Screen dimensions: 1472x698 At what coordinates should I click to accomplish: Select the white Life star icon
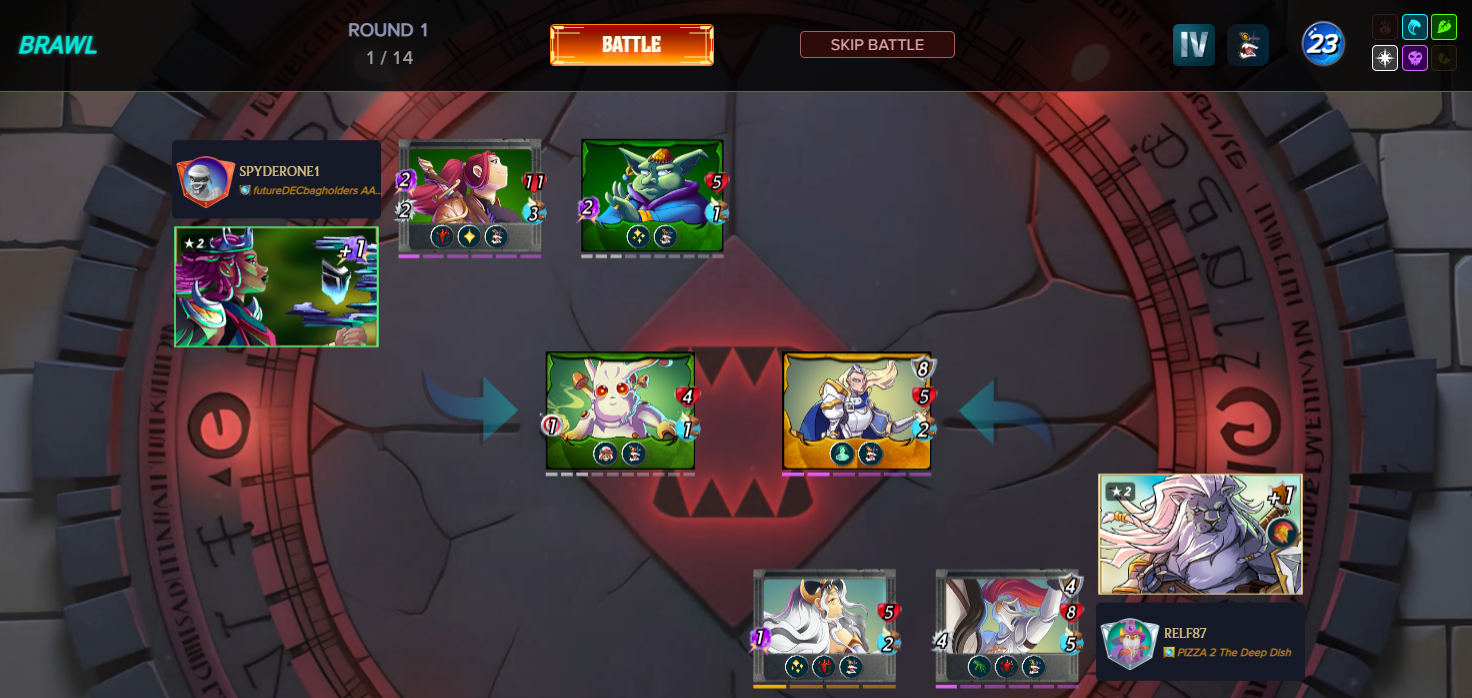(x=1385, y=58)
